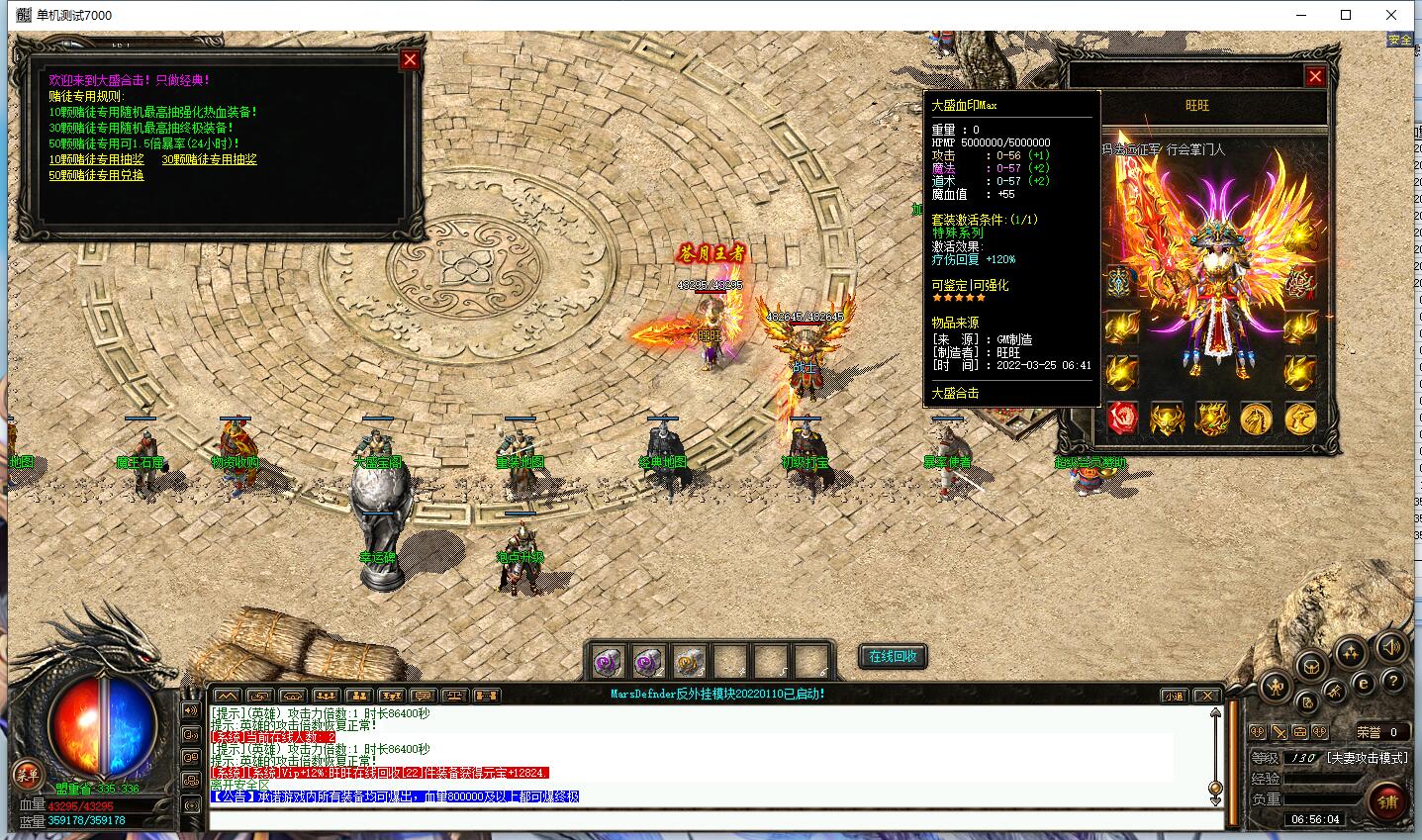This screenshot has width=1422, height=840.
Task: Close the gambler rules dialog
Action: coord(410,59)
